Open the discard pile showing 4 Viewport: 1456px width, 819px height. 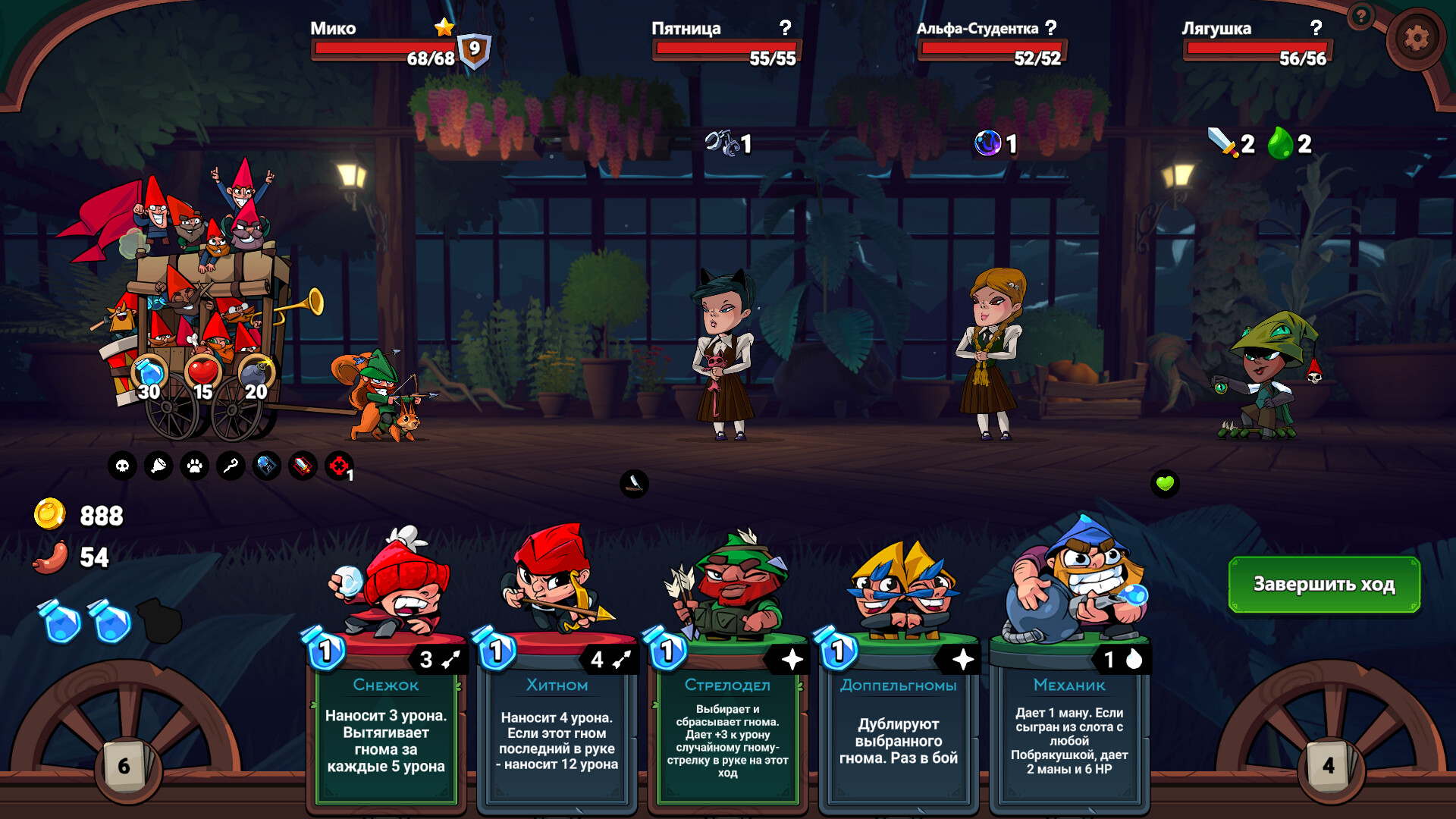[x=1329, y=766]
